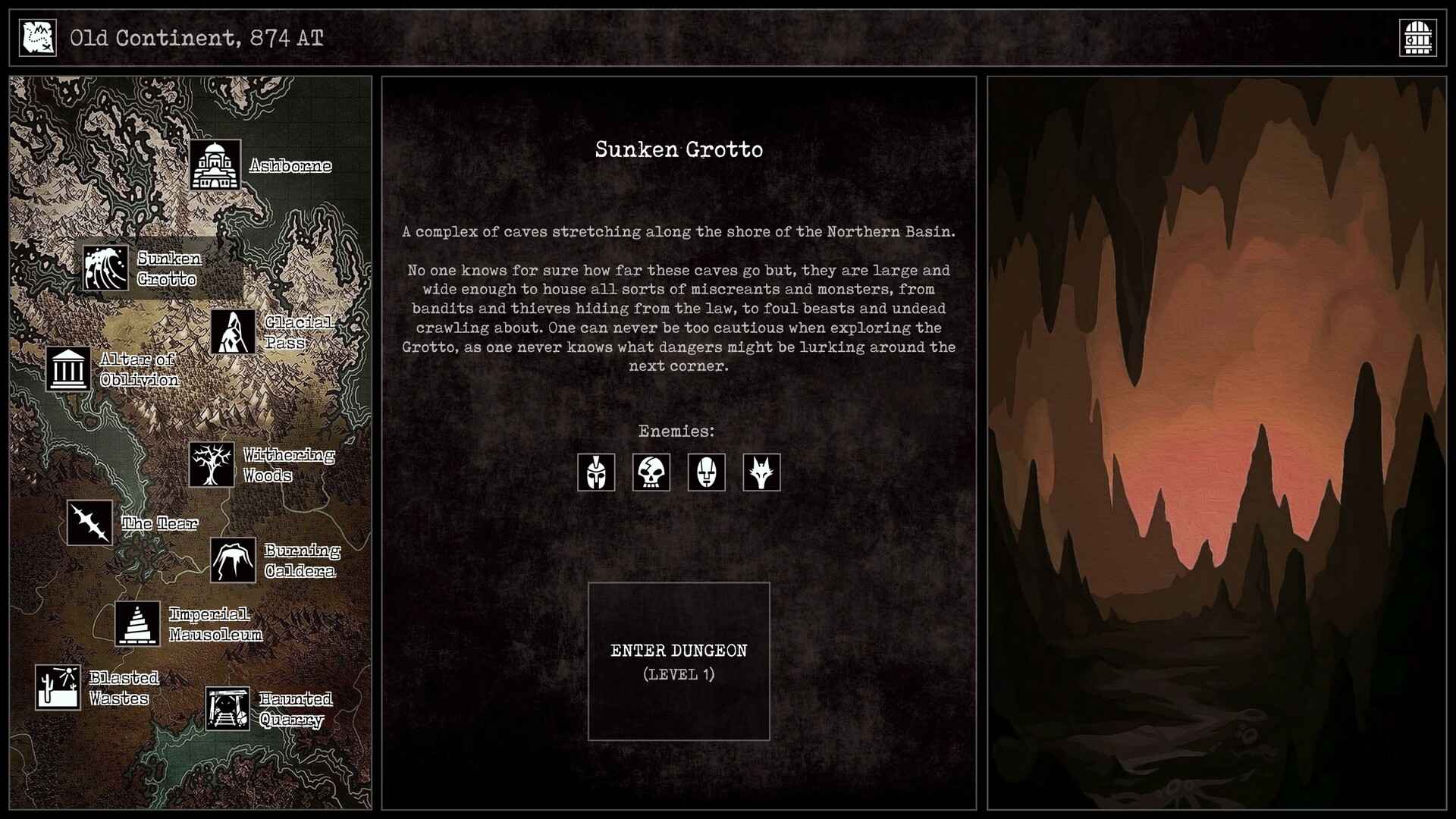Click the wolf head enemy icon
The width and height of the screenshot is (1456, 819).
point(761,472)
